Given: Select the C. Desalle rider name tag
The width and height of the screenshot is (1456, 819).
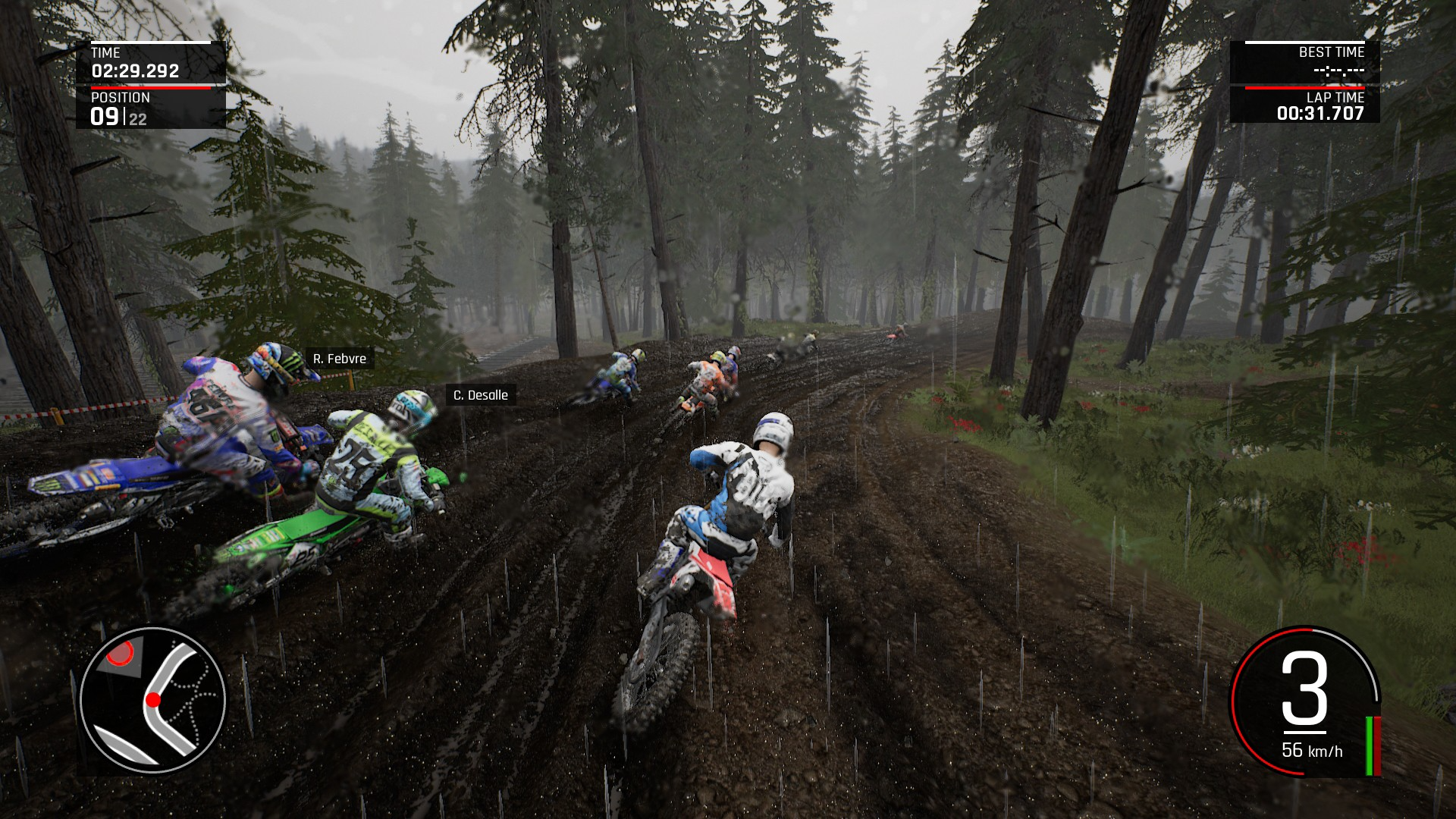Looking at the screenshot, I should [x=480, y=395].
